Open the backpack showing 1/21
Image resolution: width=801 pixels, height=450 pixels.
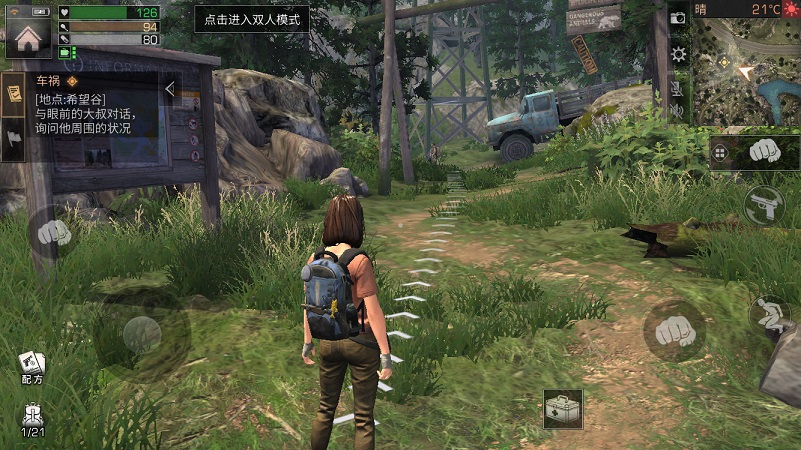(32, 420)
